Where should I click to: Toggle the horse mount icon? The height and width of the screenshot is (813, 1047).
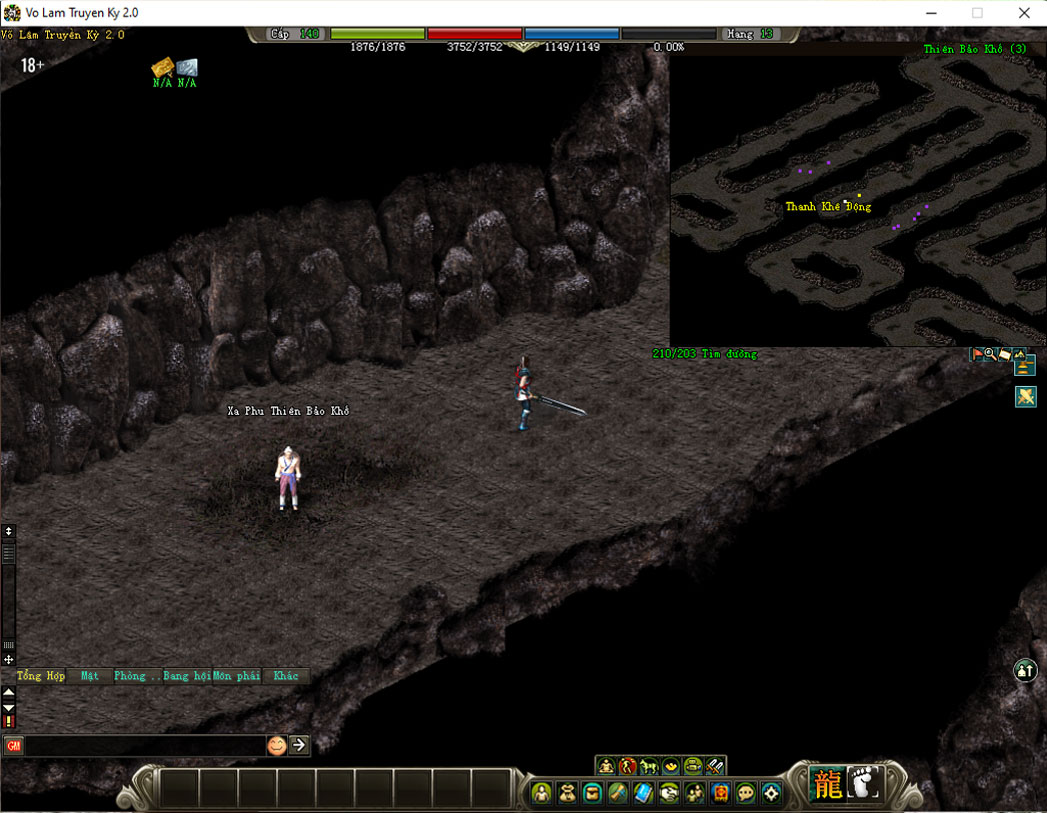tap(649, 766)
